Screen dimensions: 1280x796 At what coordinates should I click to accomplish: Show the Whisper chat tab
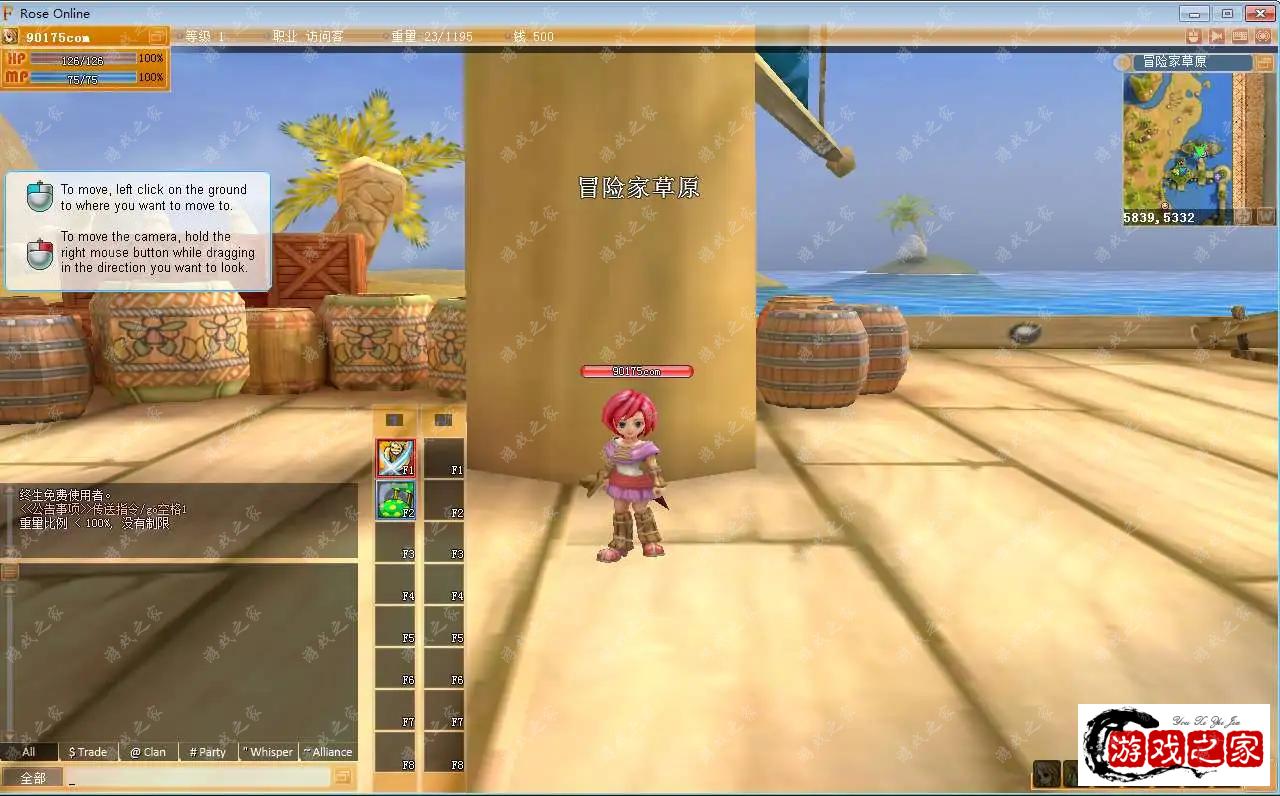click(268, 752)
